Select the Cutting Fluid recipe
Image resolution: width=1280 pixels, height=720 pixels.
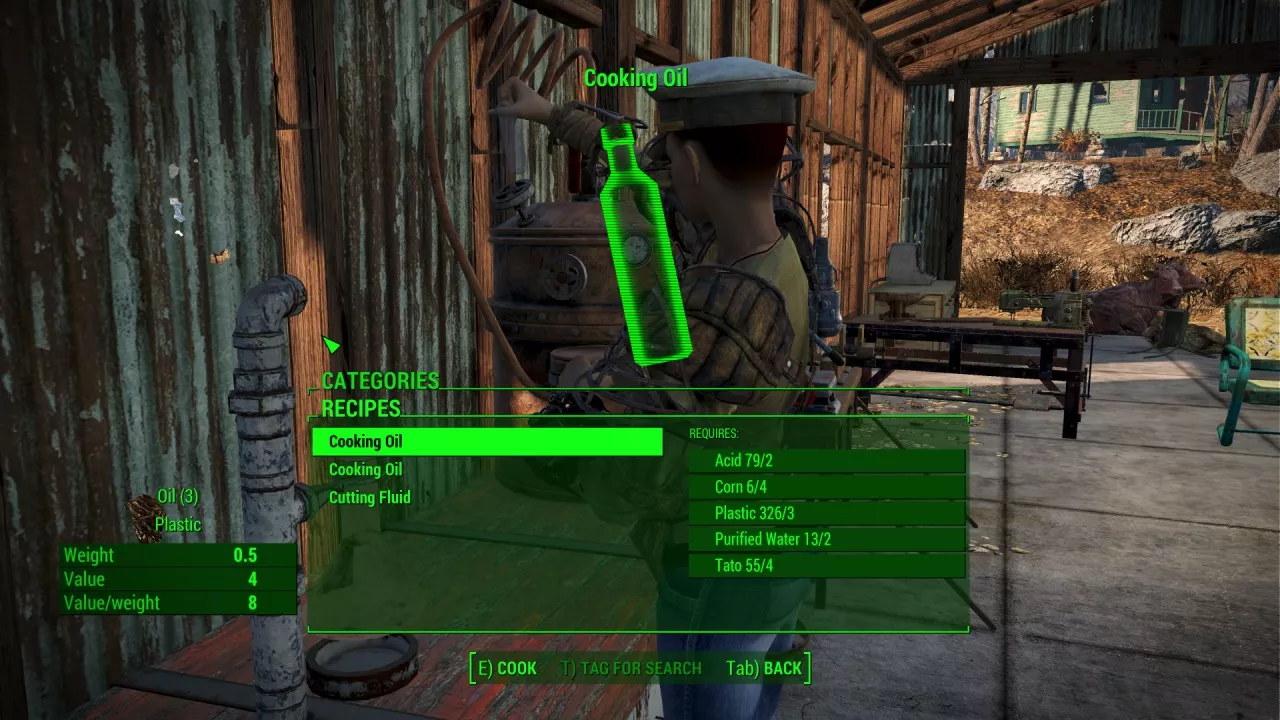coord(370,498)
